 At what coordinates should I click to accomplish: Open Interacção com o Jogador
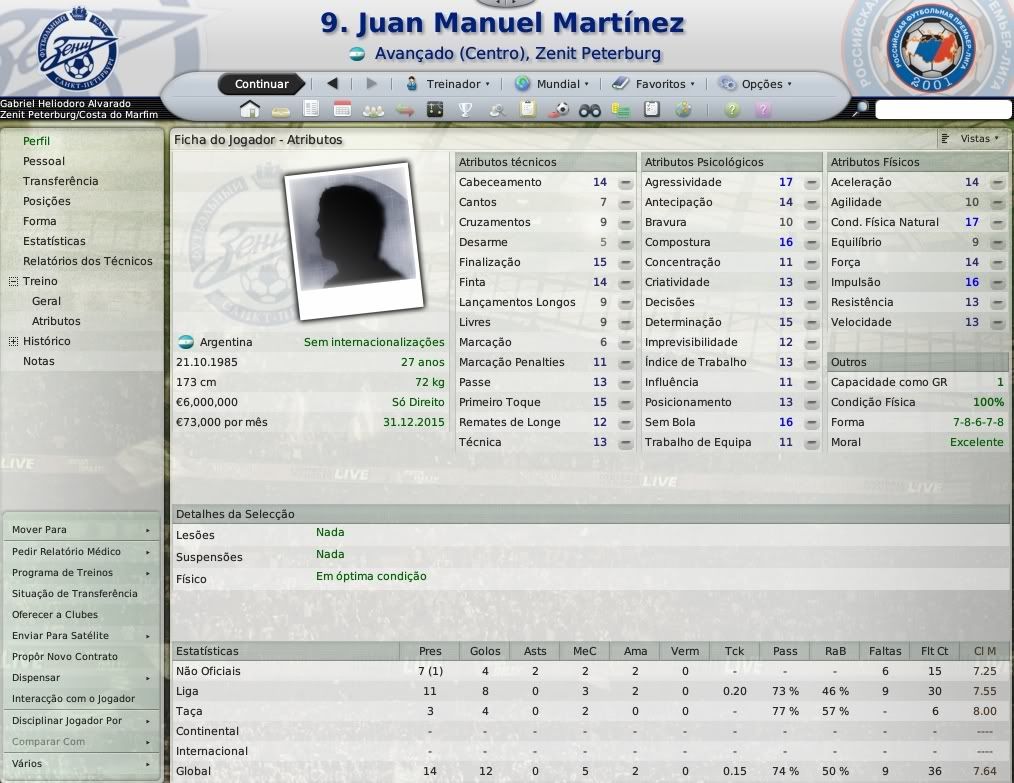(73, 699)
